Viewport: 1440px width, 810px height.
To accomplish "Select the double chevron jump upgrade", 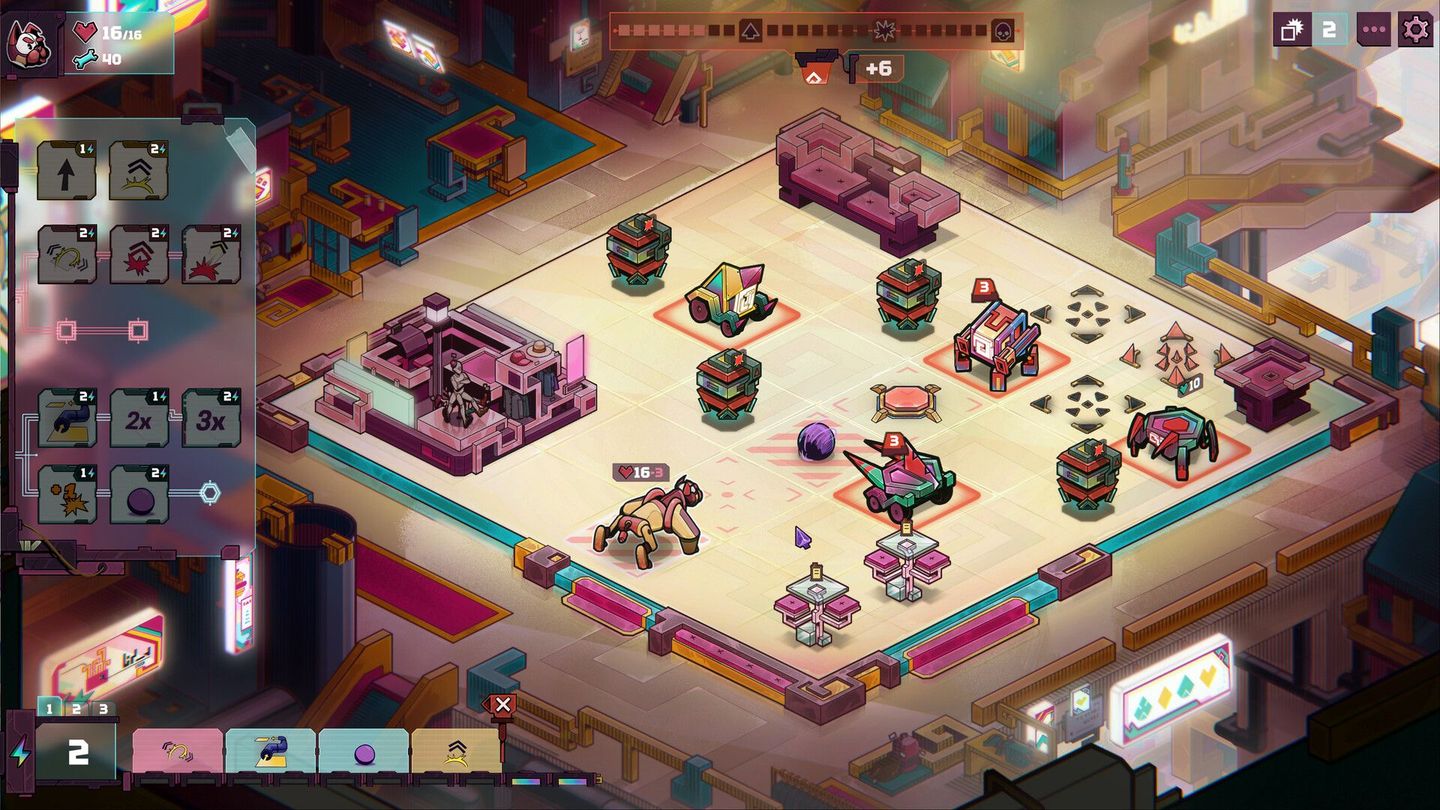I will pyautogui.click(x=137, y=170).
